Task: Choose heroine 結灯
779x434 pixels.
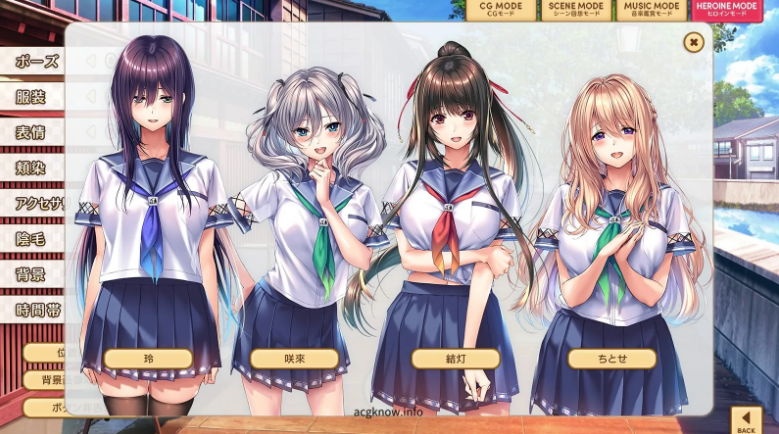Action: point(456,358)
